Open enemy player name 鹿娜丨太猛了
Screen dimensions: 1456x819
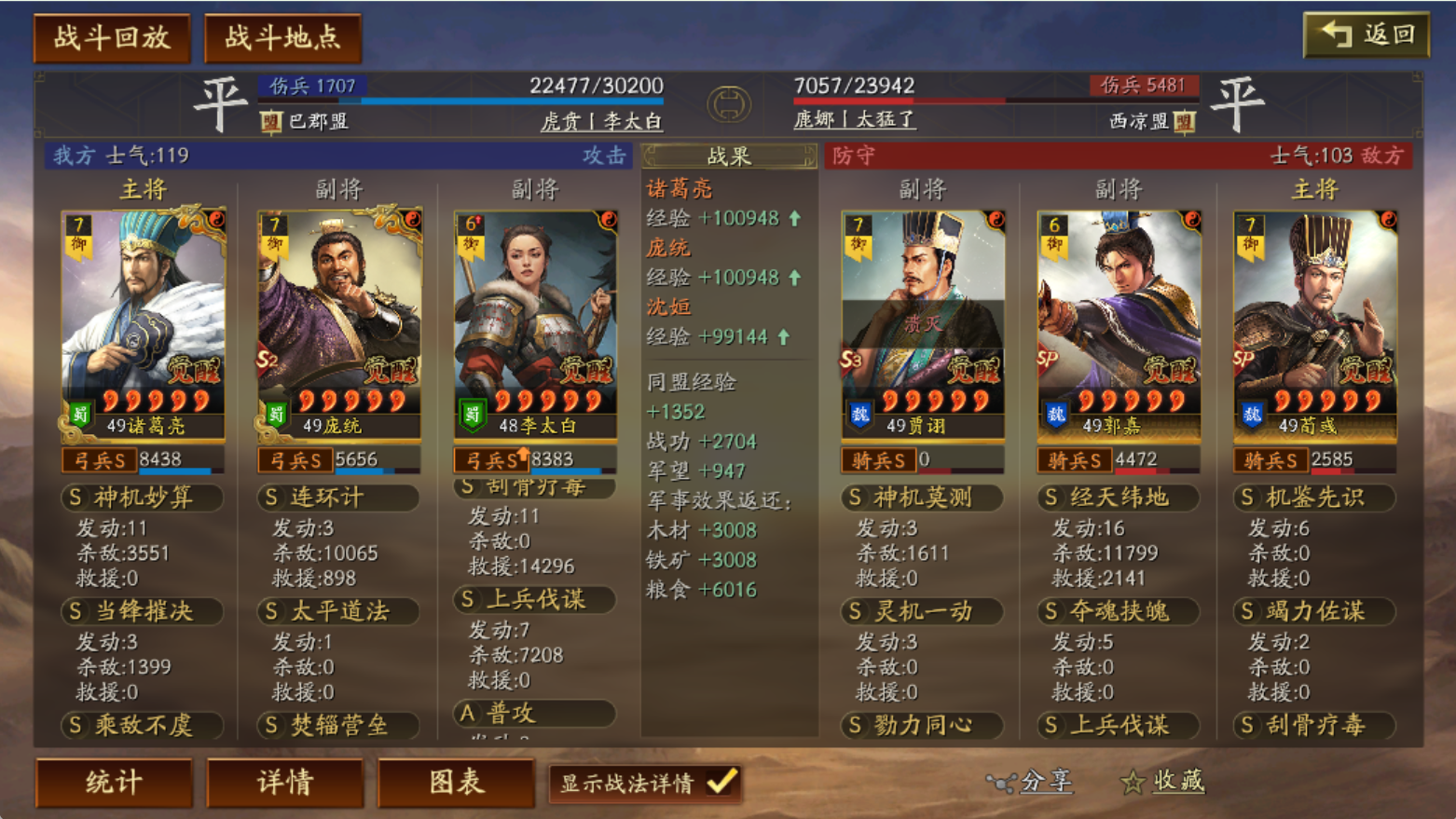tap(855, 119)
